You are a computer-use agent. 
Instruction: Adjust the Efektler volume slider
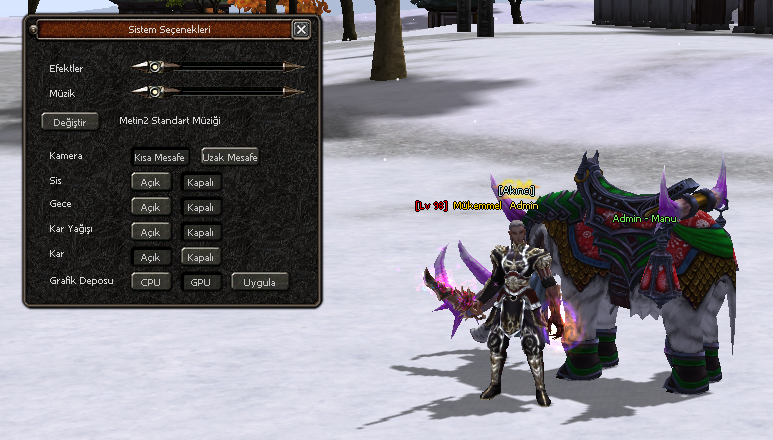(x=155, y=67)
